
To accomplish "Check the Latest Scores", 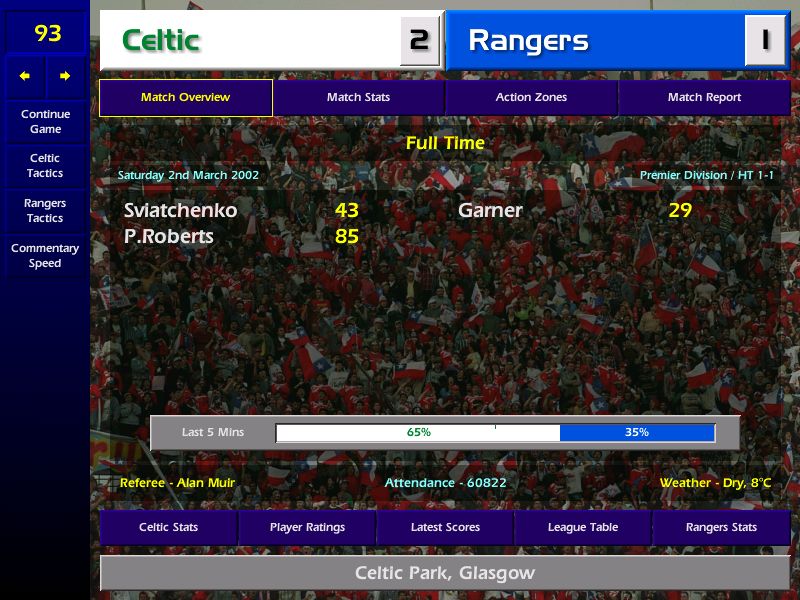I will point(445,527).
